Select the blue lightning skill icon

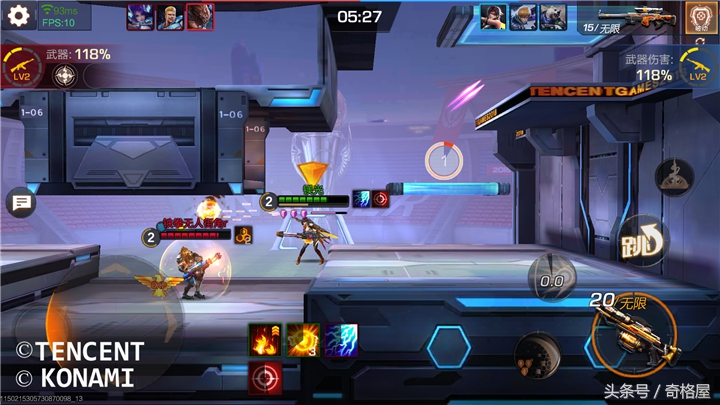[340, 340]
